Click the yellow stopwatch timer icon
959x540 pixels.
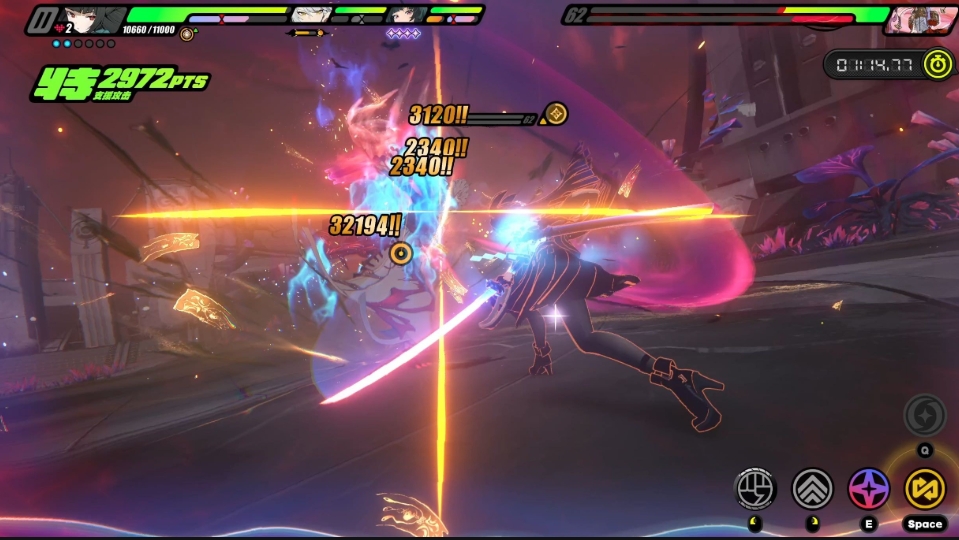pos(937,64)
